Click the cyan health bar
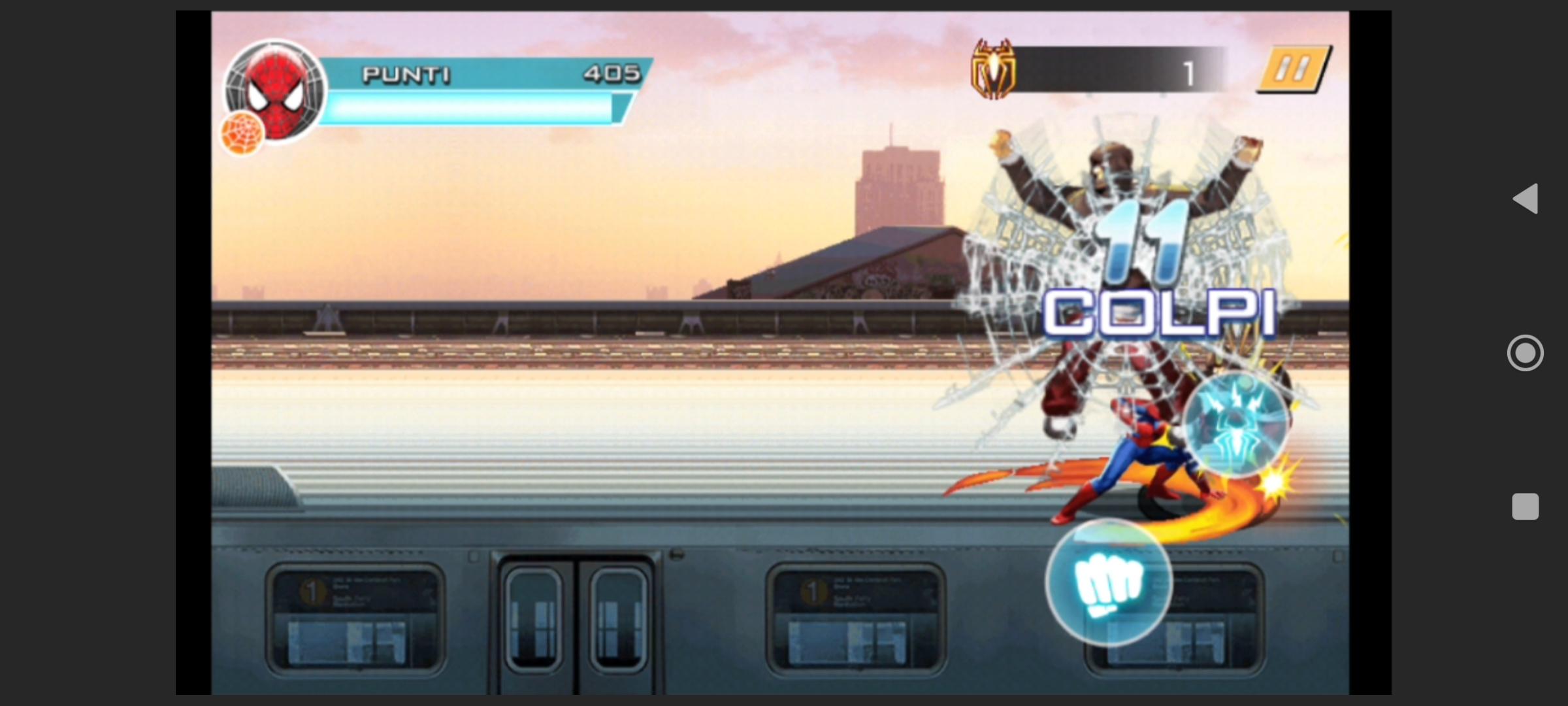The height and width of the screenshot is (706, 1568). point(470,107)
